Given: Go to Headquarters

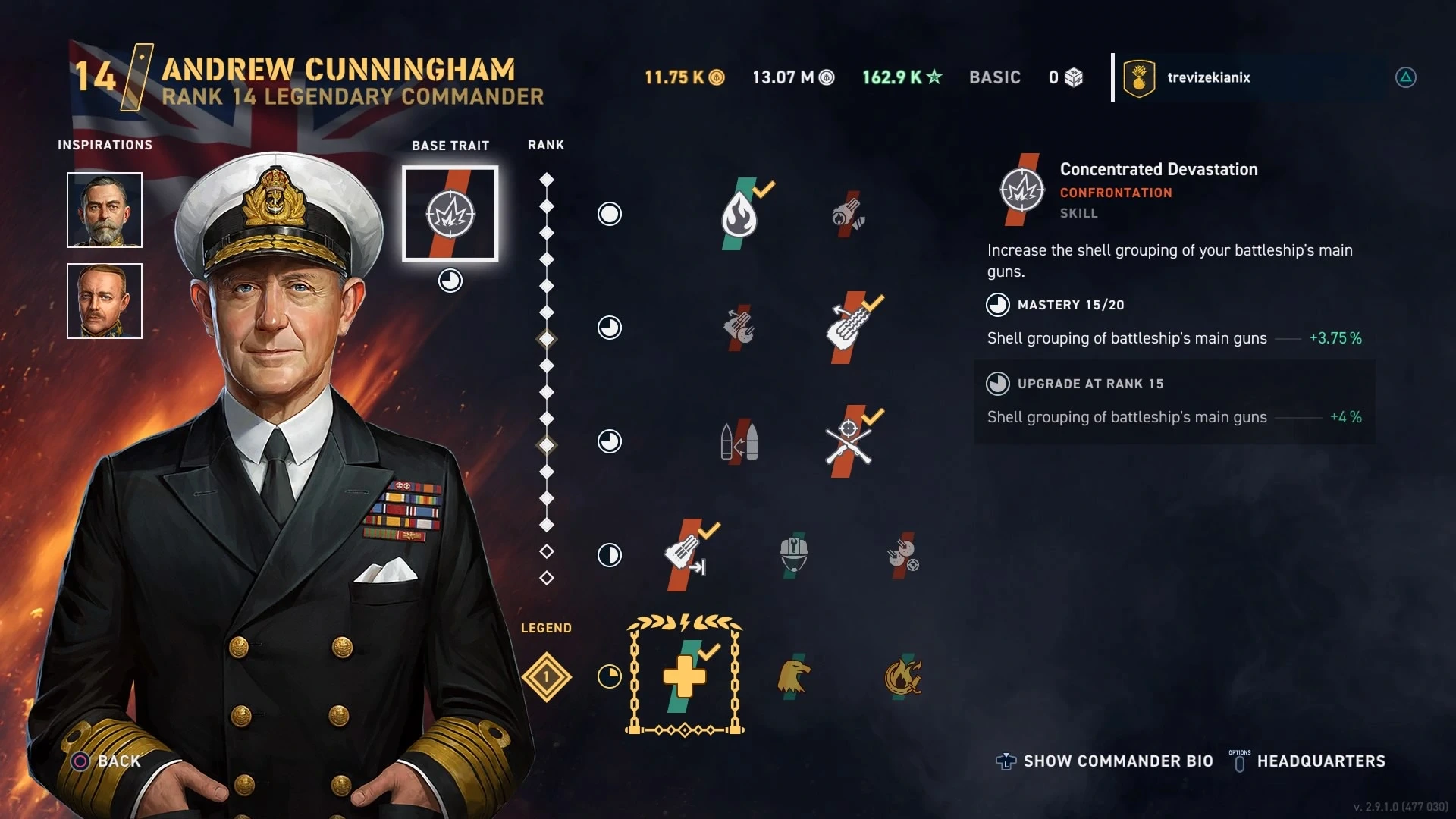Looking at the screenshot, I should 1320,761.
